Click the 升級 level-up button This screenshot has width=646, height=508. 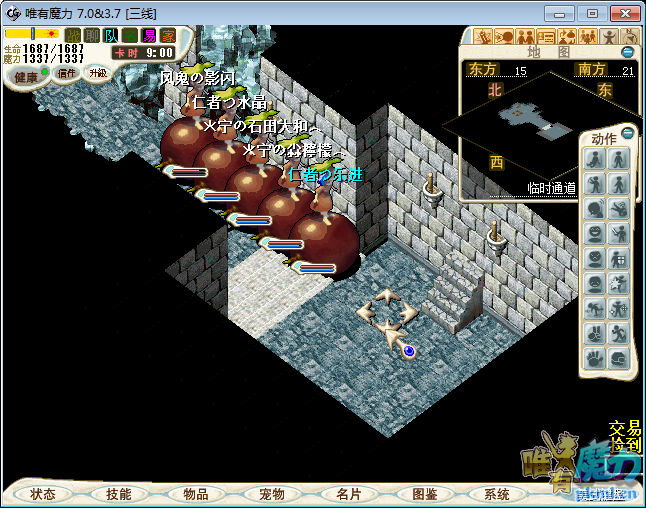(x=98, y=73)
